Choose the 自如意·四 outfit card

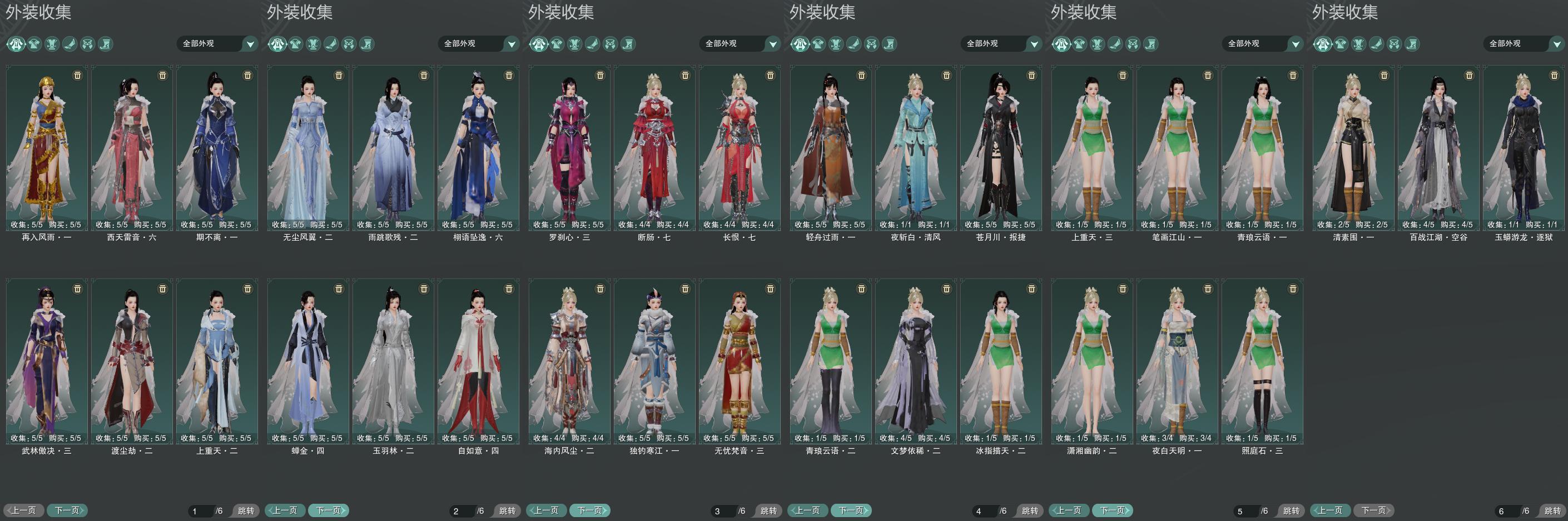[478, 361]
